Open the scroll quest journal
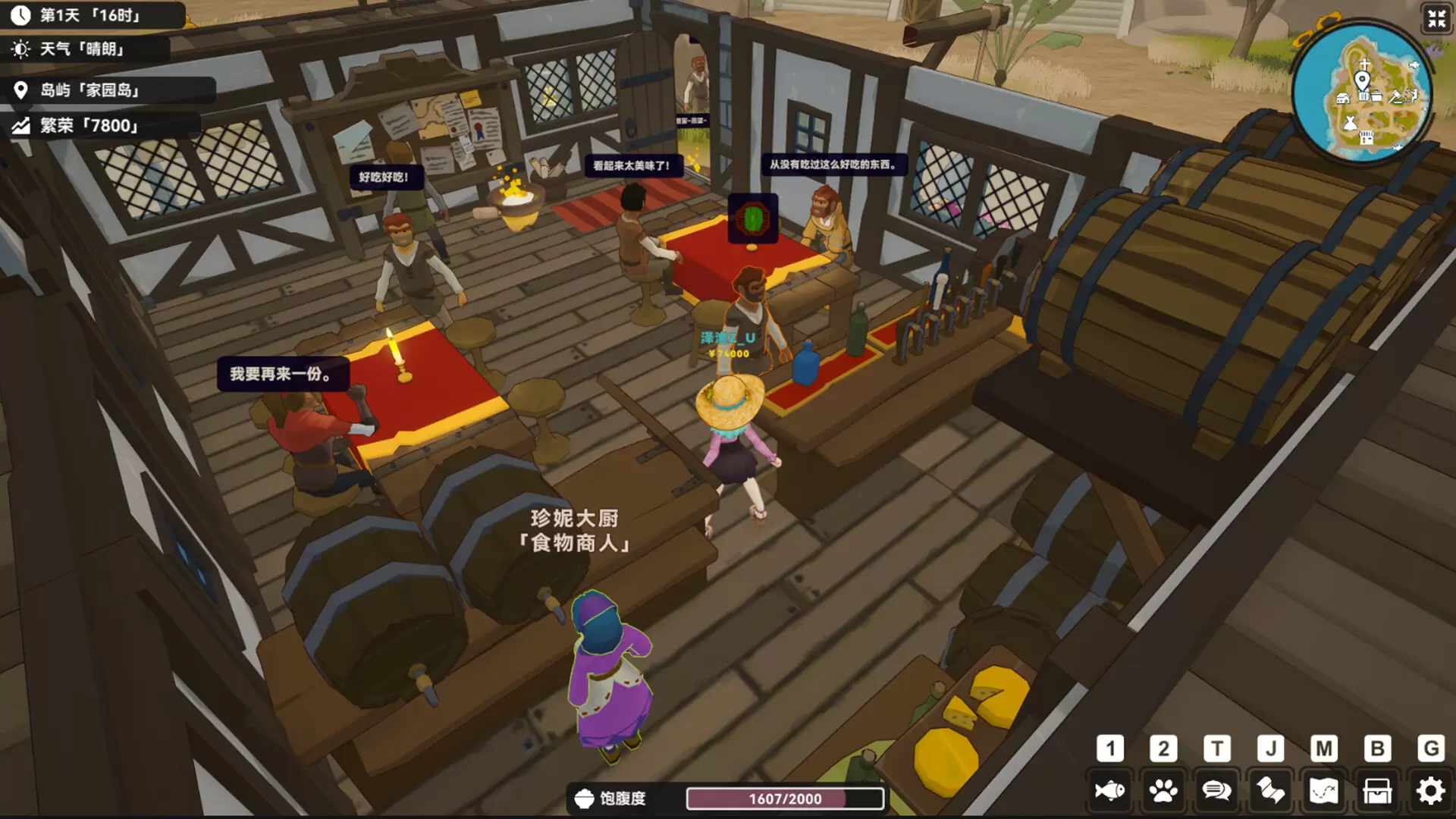Viewport: 1456px width, 819px height. (x=1270, y=791)
